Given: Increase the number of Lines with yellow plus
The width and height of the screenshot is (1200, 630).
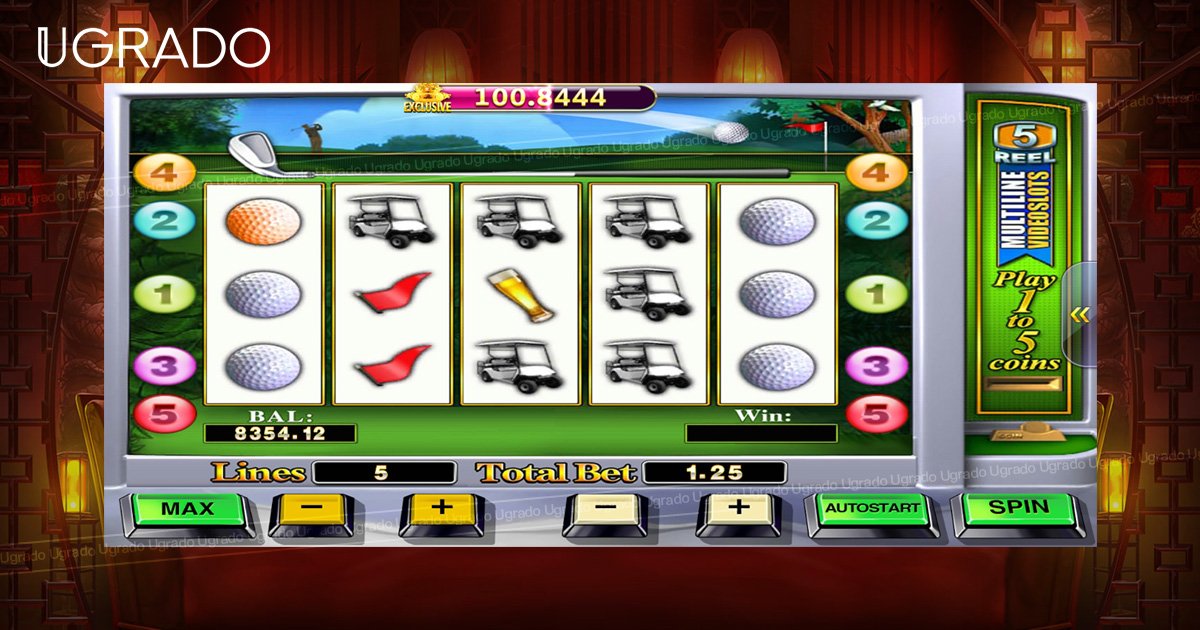Looking at the screenshot, I should [441, 509].
